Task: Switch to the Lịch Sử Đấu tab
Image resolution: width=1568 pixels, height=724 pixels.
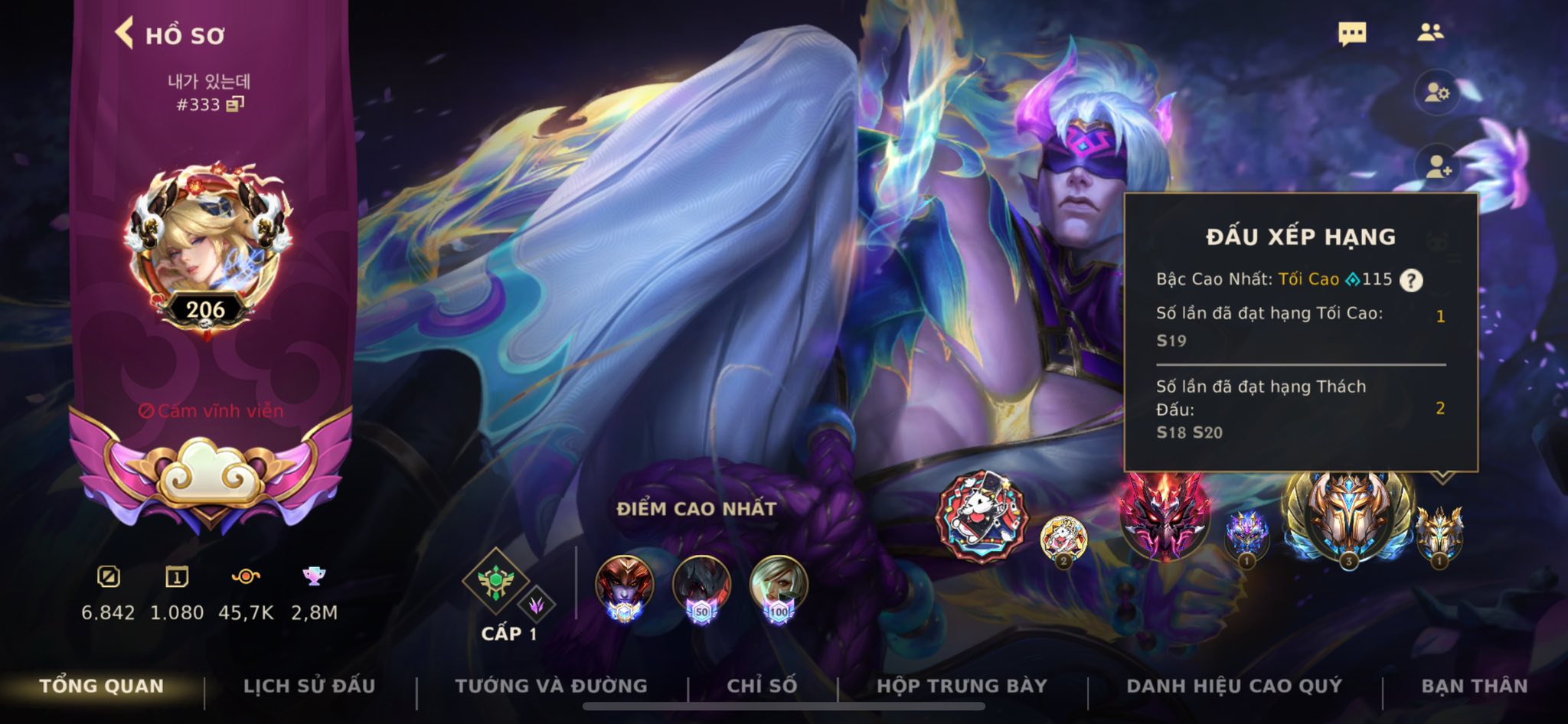Action: (309, 686)
